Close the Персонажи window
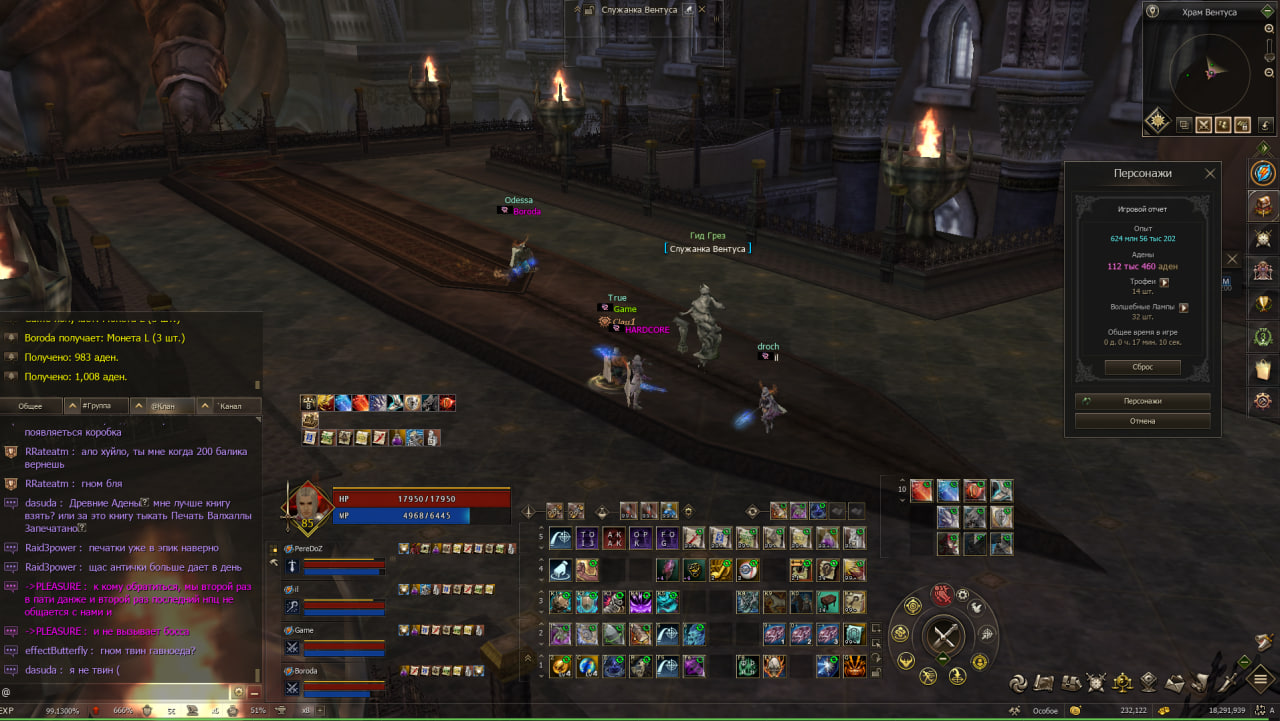This screenshot has height=721, width=1280. point(1210,173)
